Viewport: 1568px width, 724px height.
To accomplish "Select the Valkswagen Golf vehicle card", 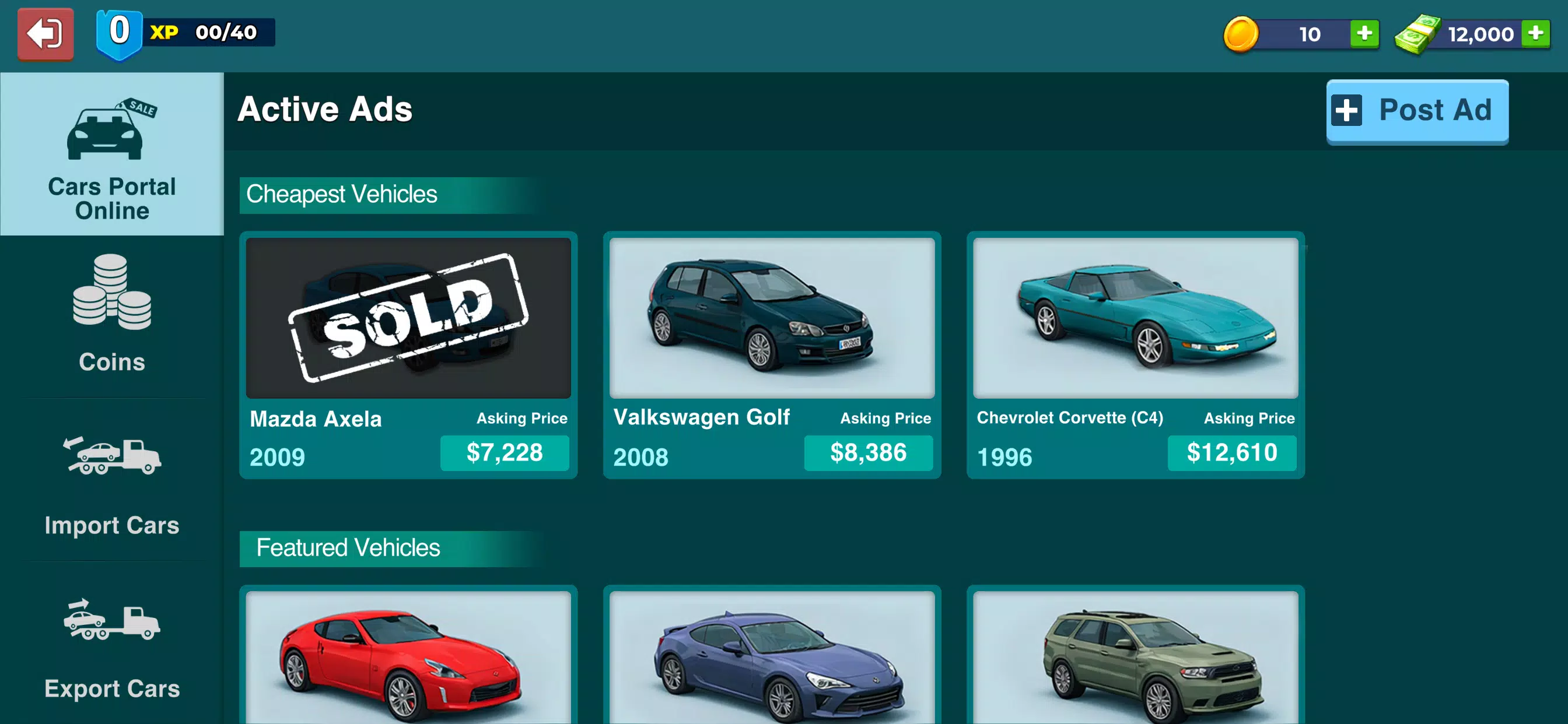I will [771, 317].
